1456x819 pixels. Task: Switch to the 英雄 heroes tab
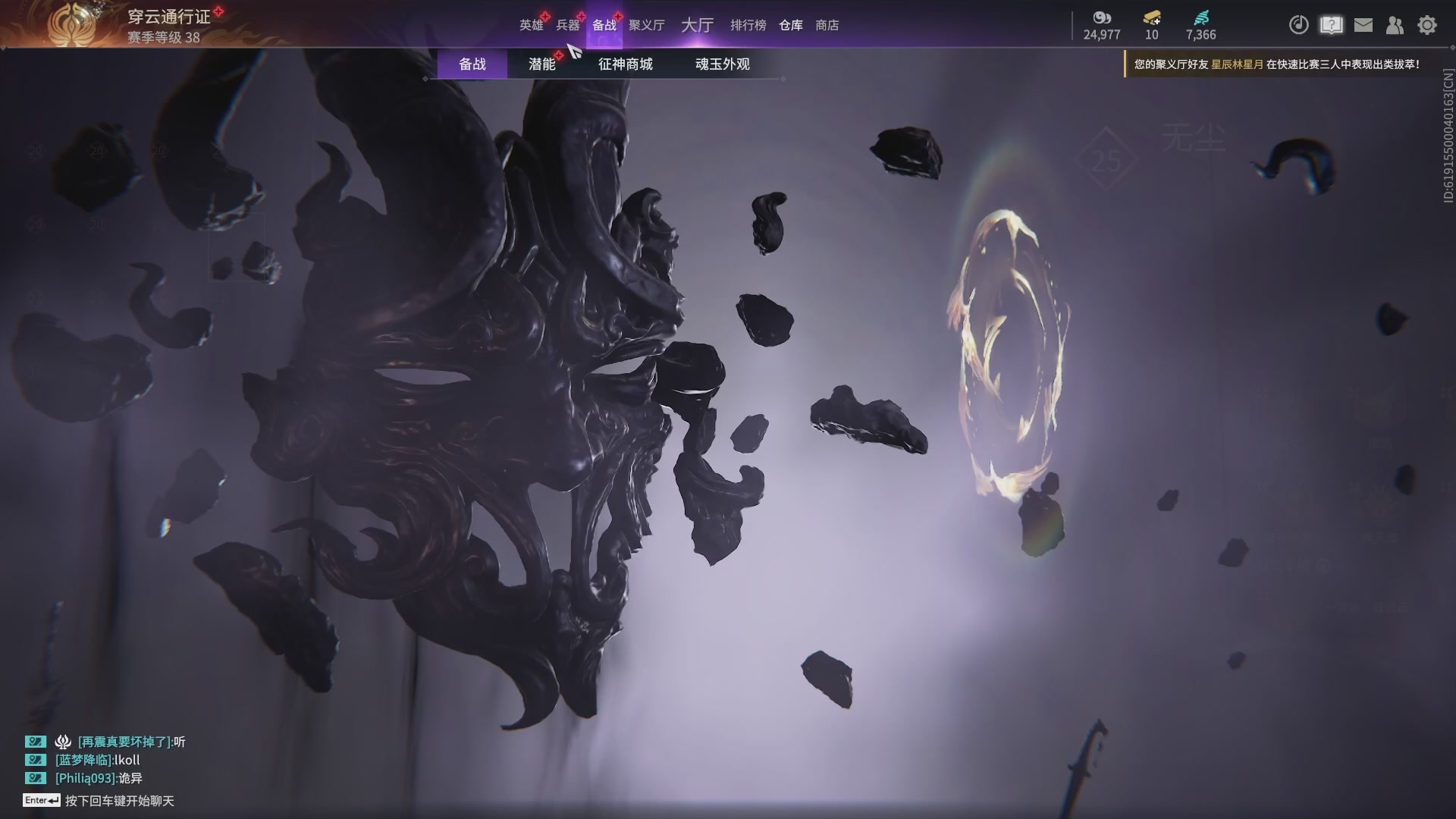(x=531, y=25)
